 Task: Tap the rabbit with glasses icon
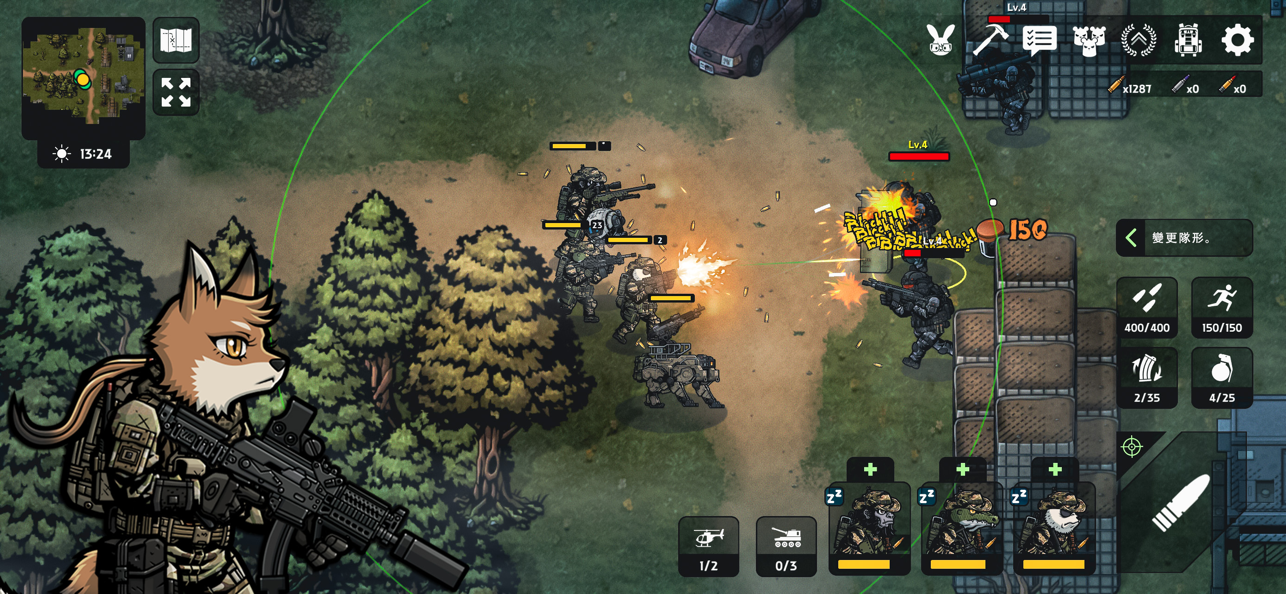[x=940, y=40]
